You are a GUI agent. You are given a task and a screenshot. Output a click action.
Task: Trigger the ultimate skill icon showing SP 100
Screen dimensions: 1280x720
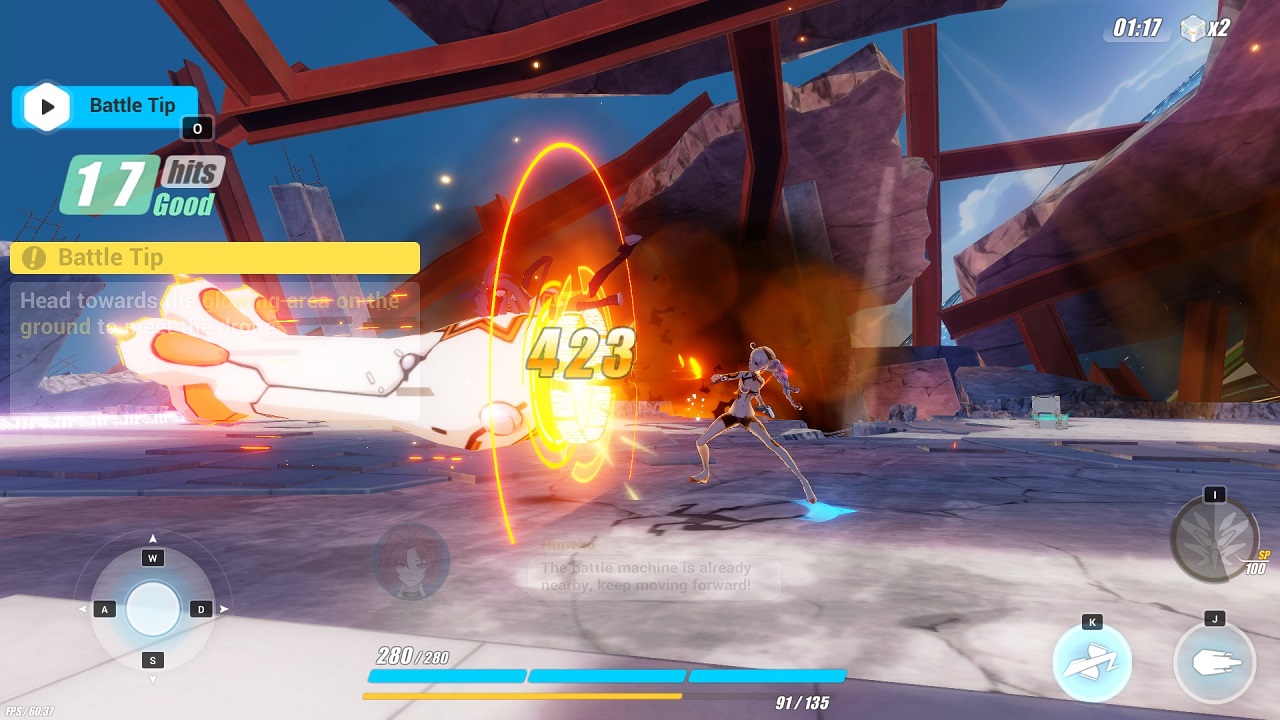coord(1214,538)
